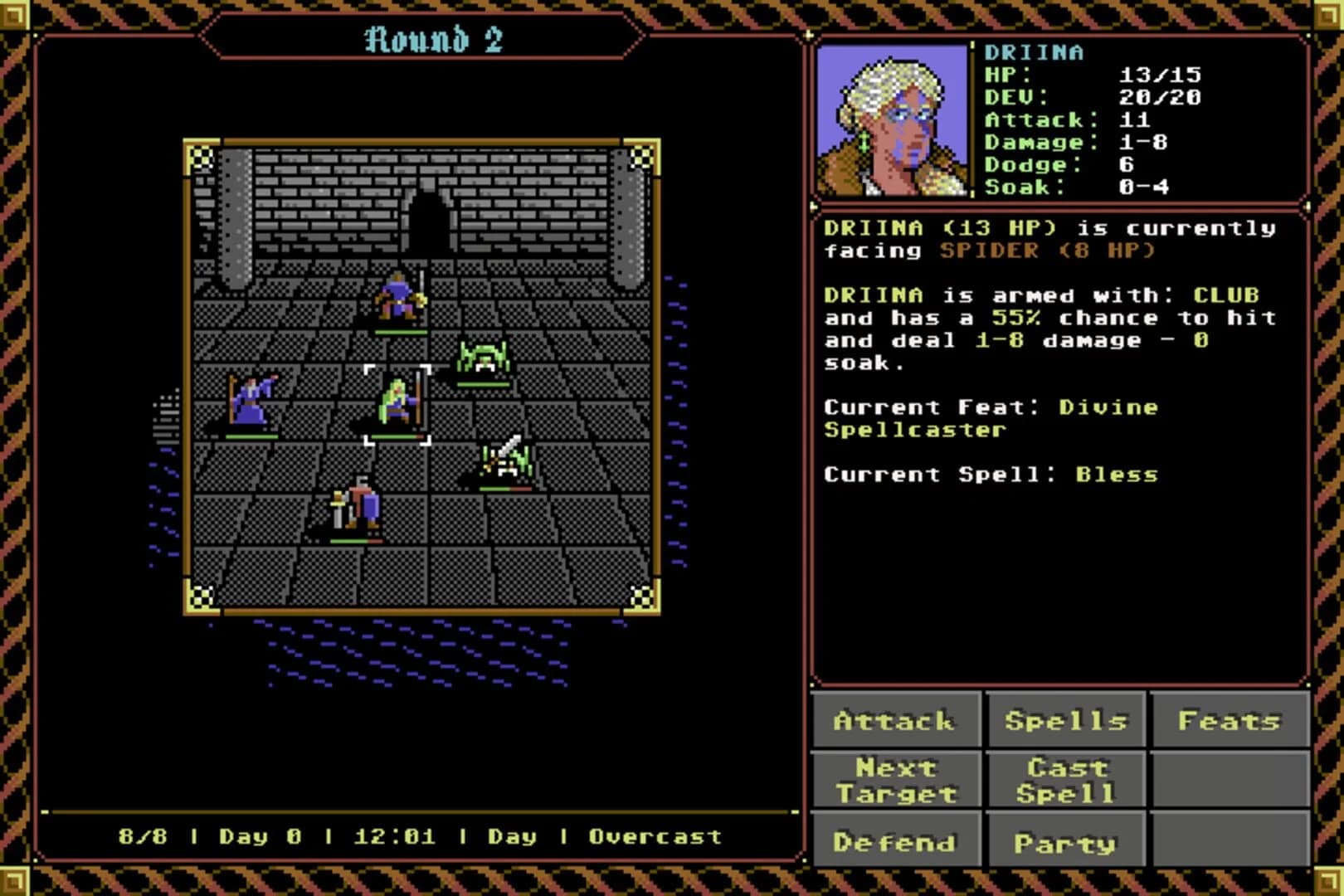Switch to the Next Target

(897, 781)
